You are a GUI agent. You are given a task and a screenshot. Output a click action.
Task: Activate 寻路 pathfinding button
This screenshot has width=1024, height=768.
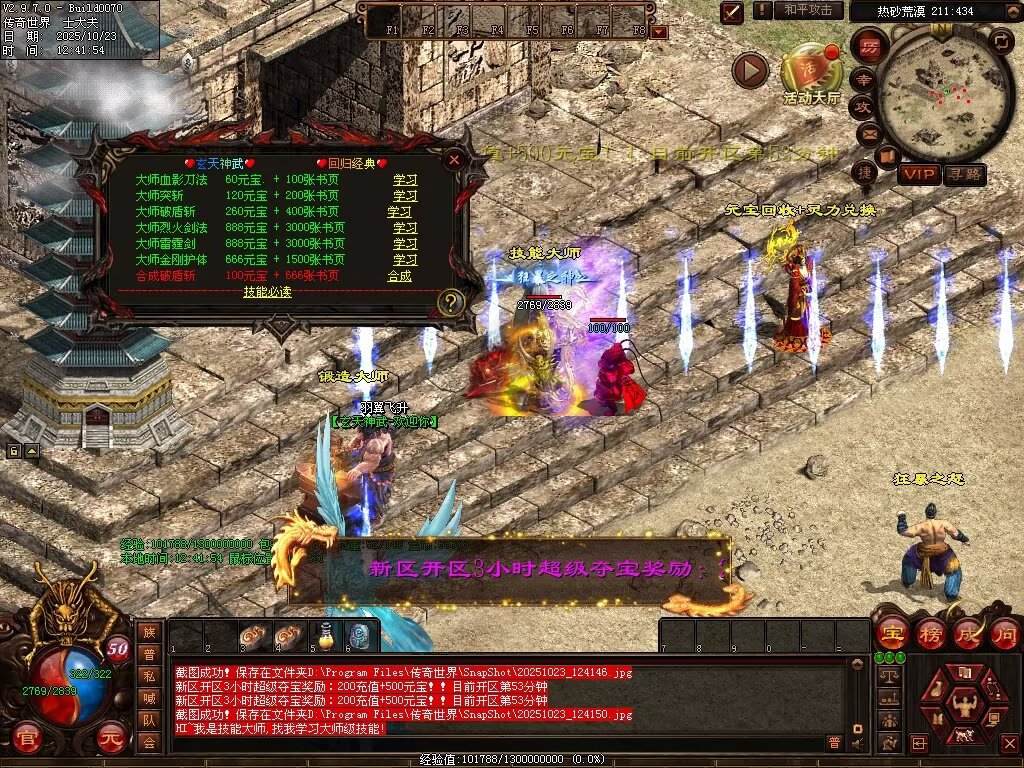coord(965,174)
